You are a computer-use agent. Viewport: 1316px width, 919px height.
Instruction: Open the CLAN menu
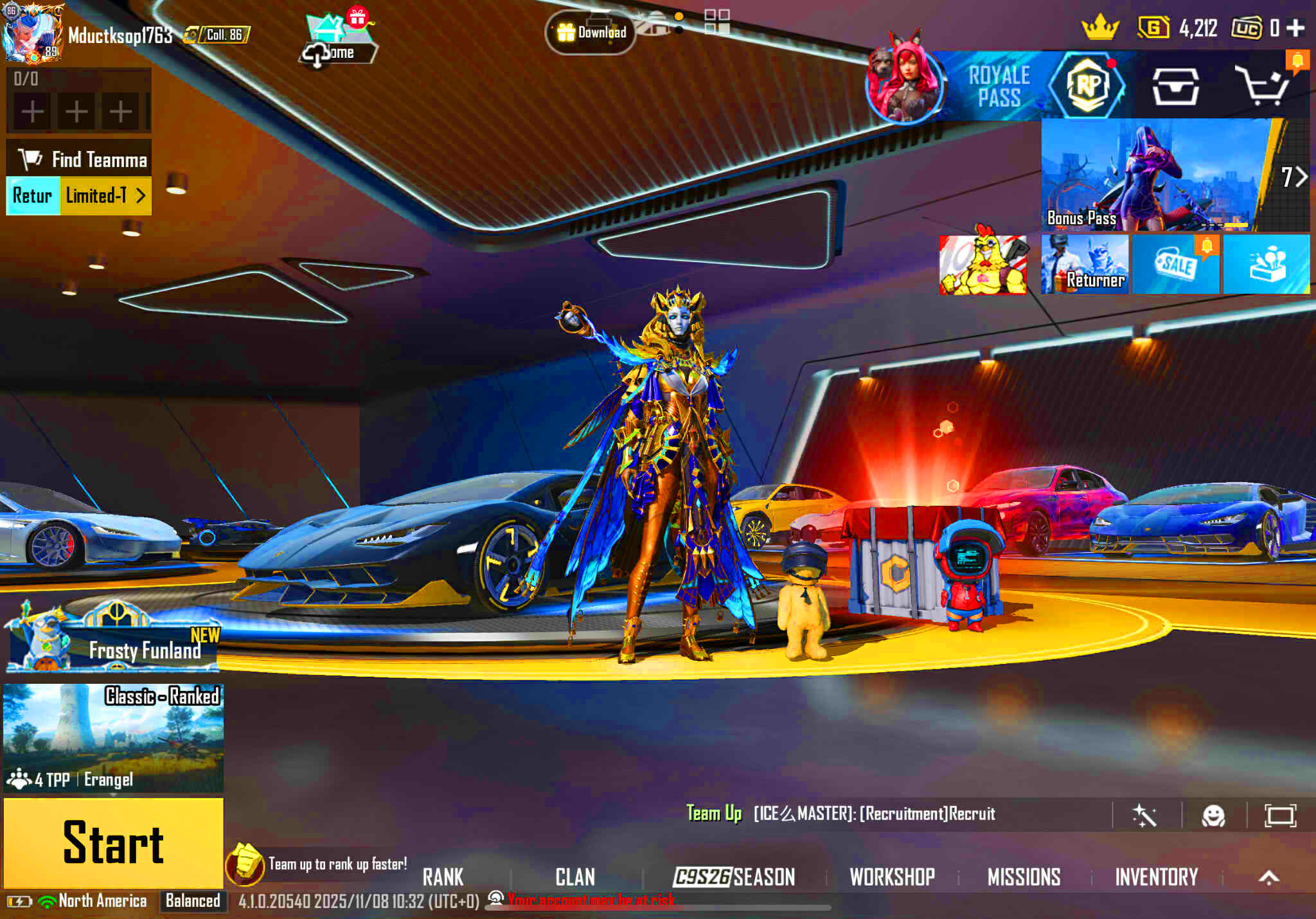point(575,877)
